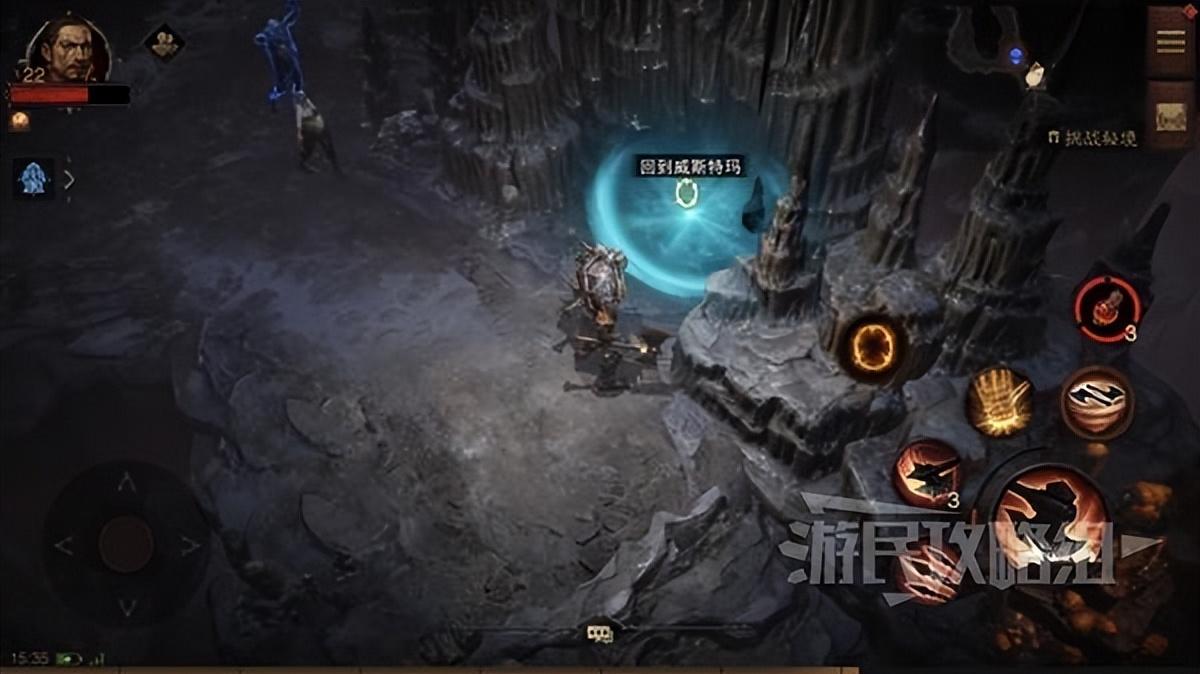The image size is (1200, 674).
Task: Activate the glowing orange ring skill
Action: 872,349
